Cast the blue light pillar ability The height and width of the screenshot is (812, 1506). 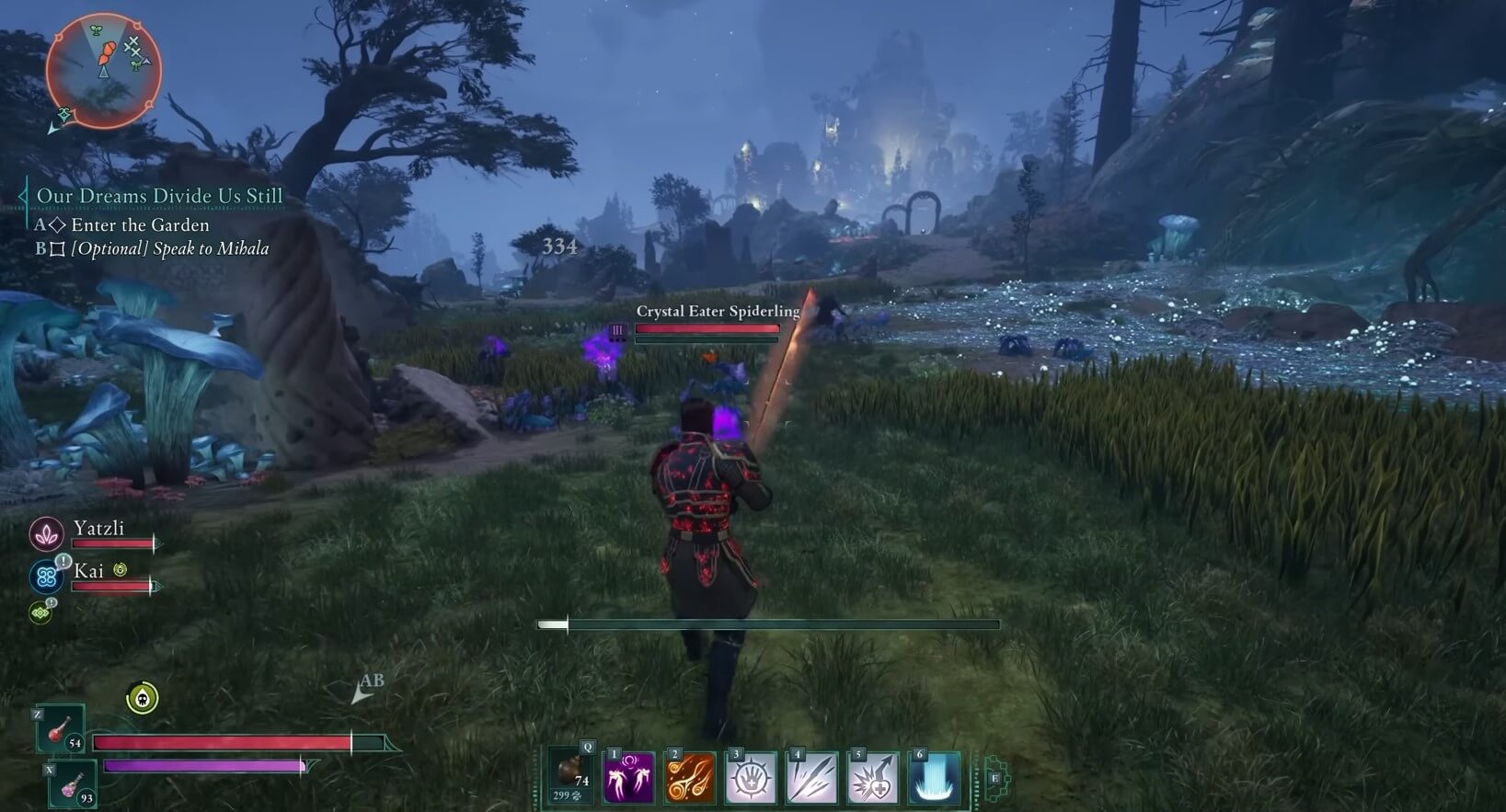[934, 777]
